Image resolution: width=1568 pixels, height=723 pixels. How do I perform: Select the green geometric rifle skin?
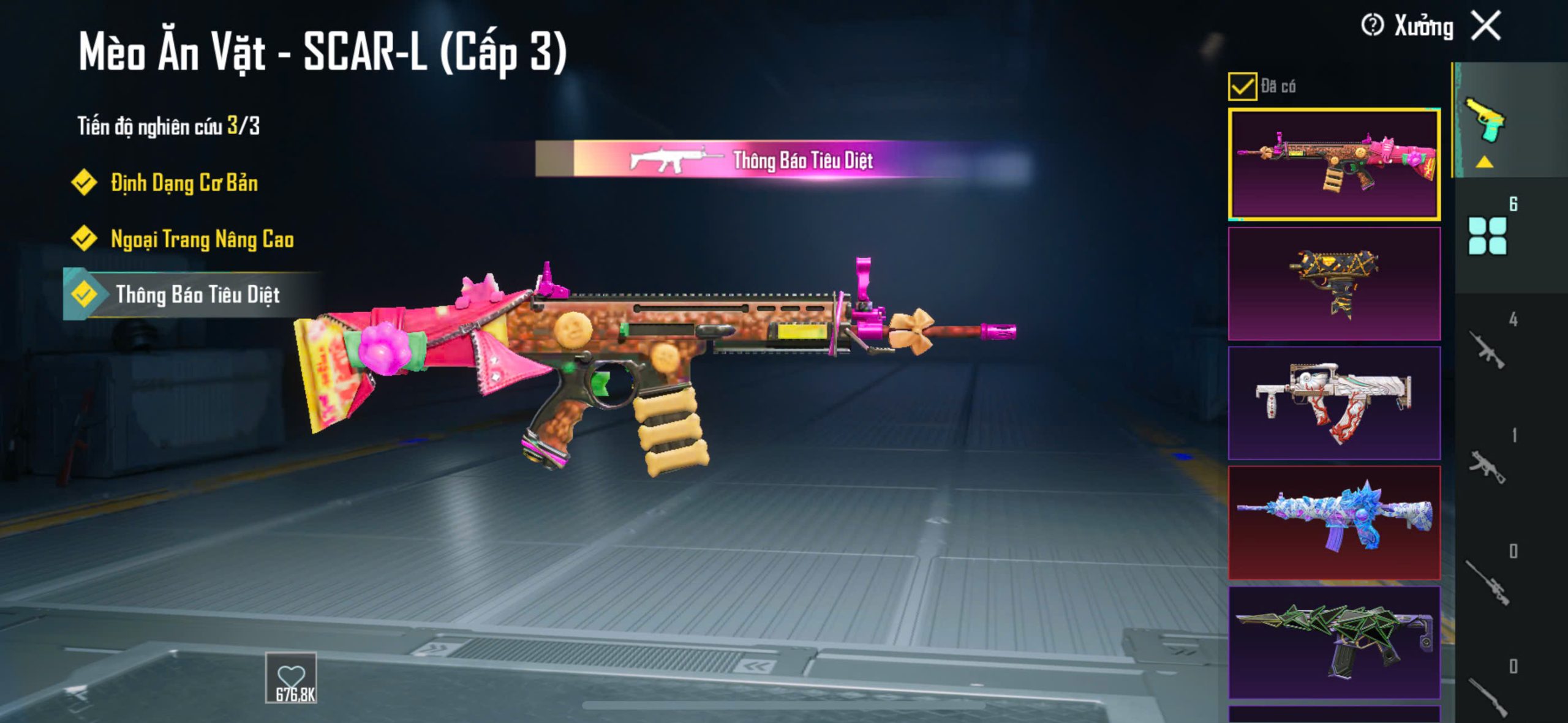[1334, 642]
